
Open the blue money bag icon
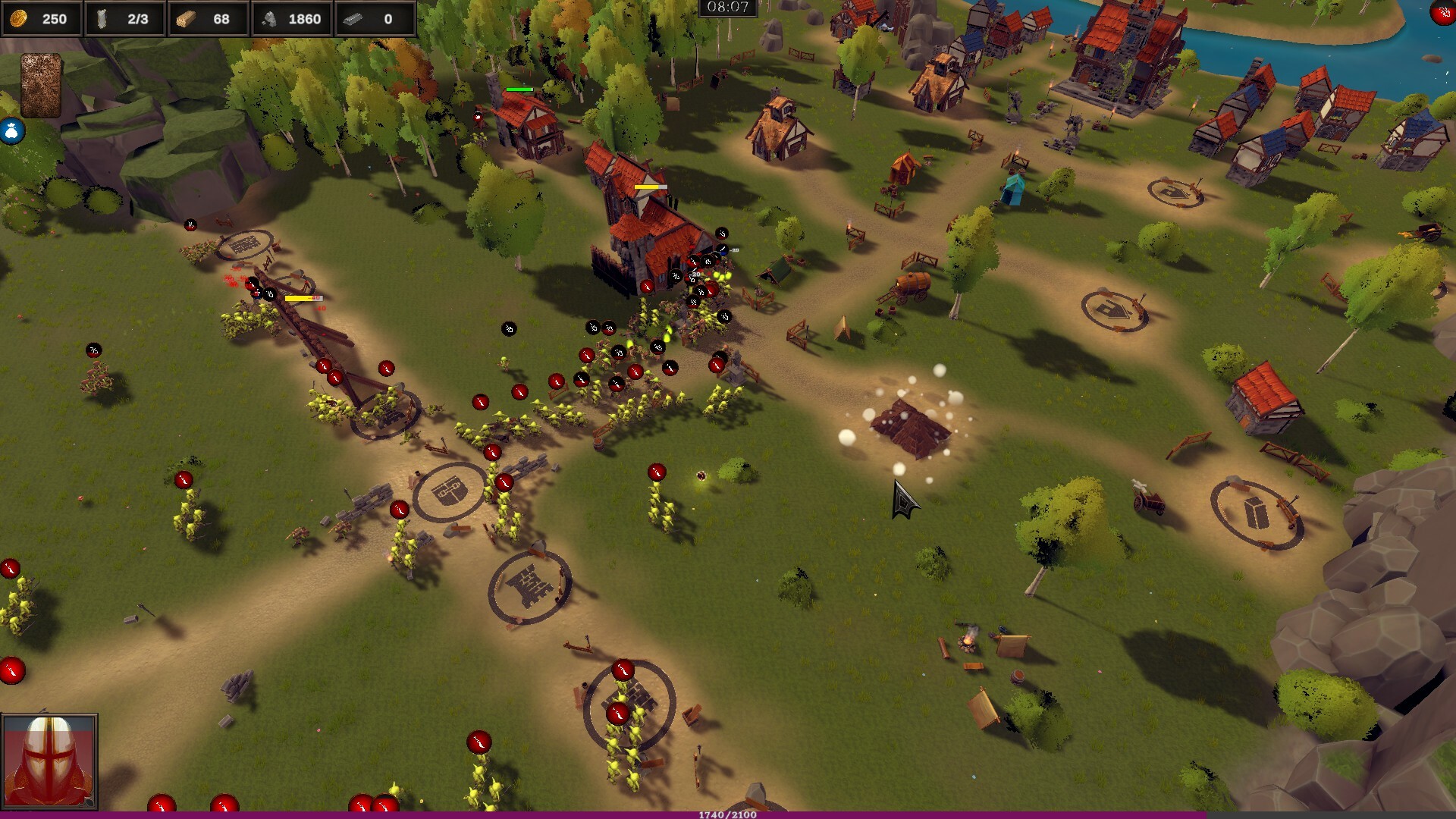click(12, 131)
